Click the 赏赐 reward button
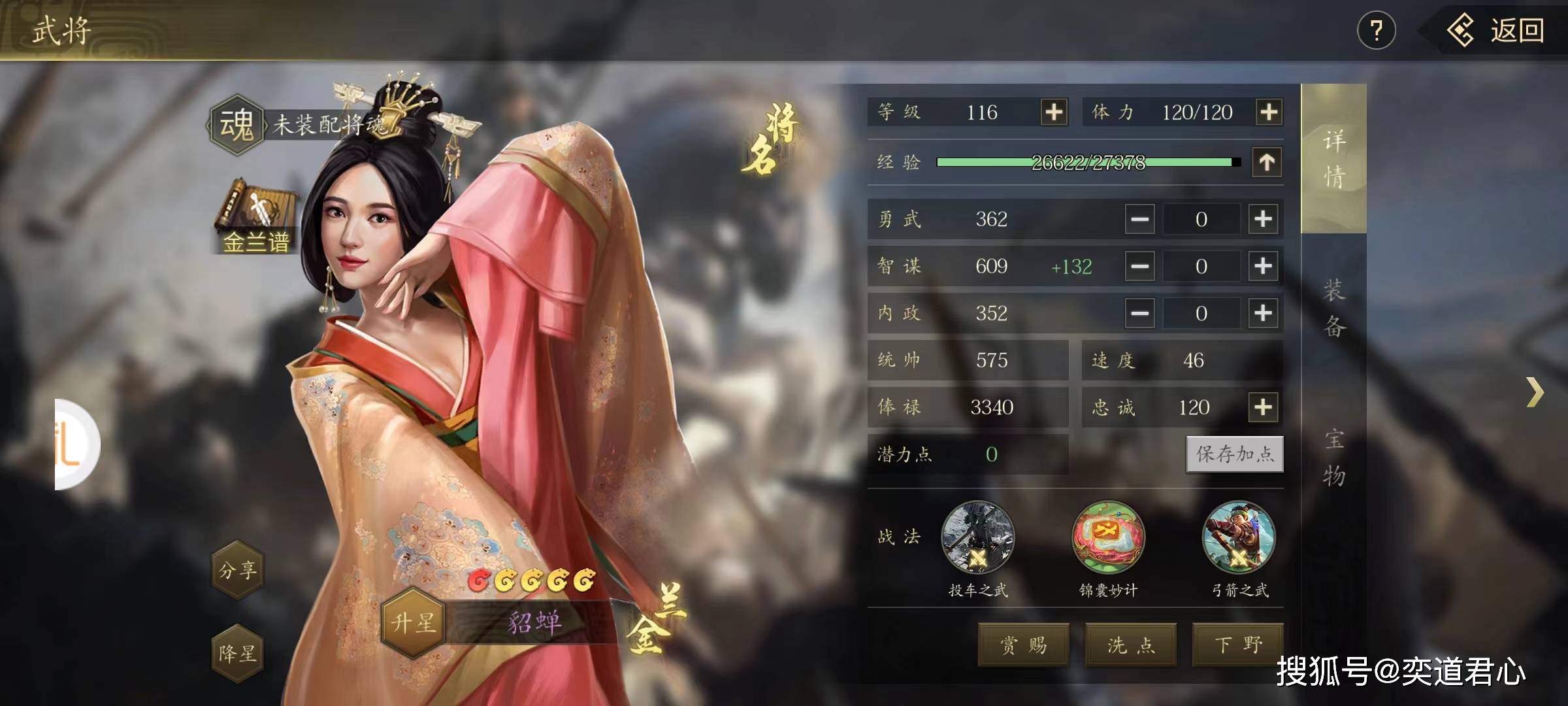 pyautogui.click(x=1023, y=645)
